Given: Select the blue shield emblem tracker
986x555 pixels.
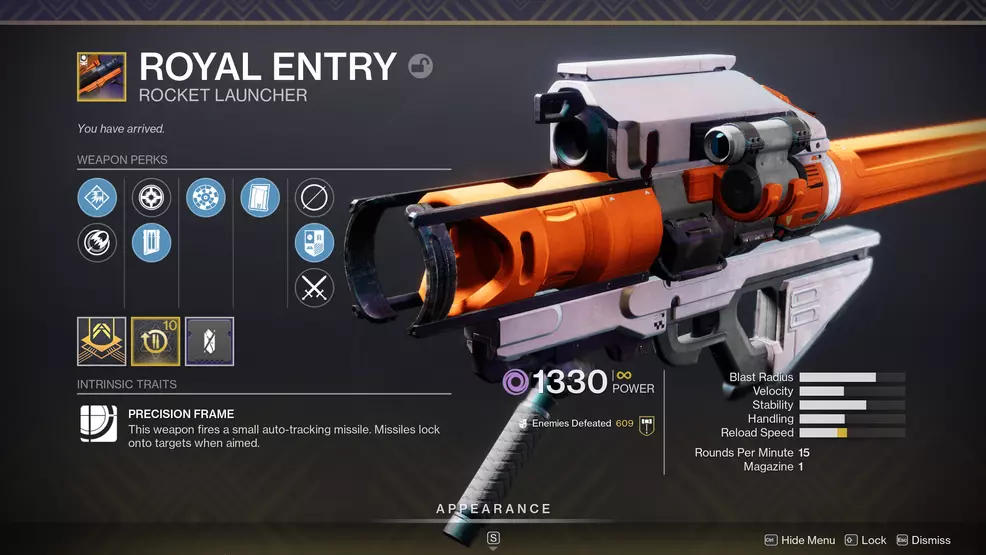Looking at the screenshot, I should pos(314,242).
